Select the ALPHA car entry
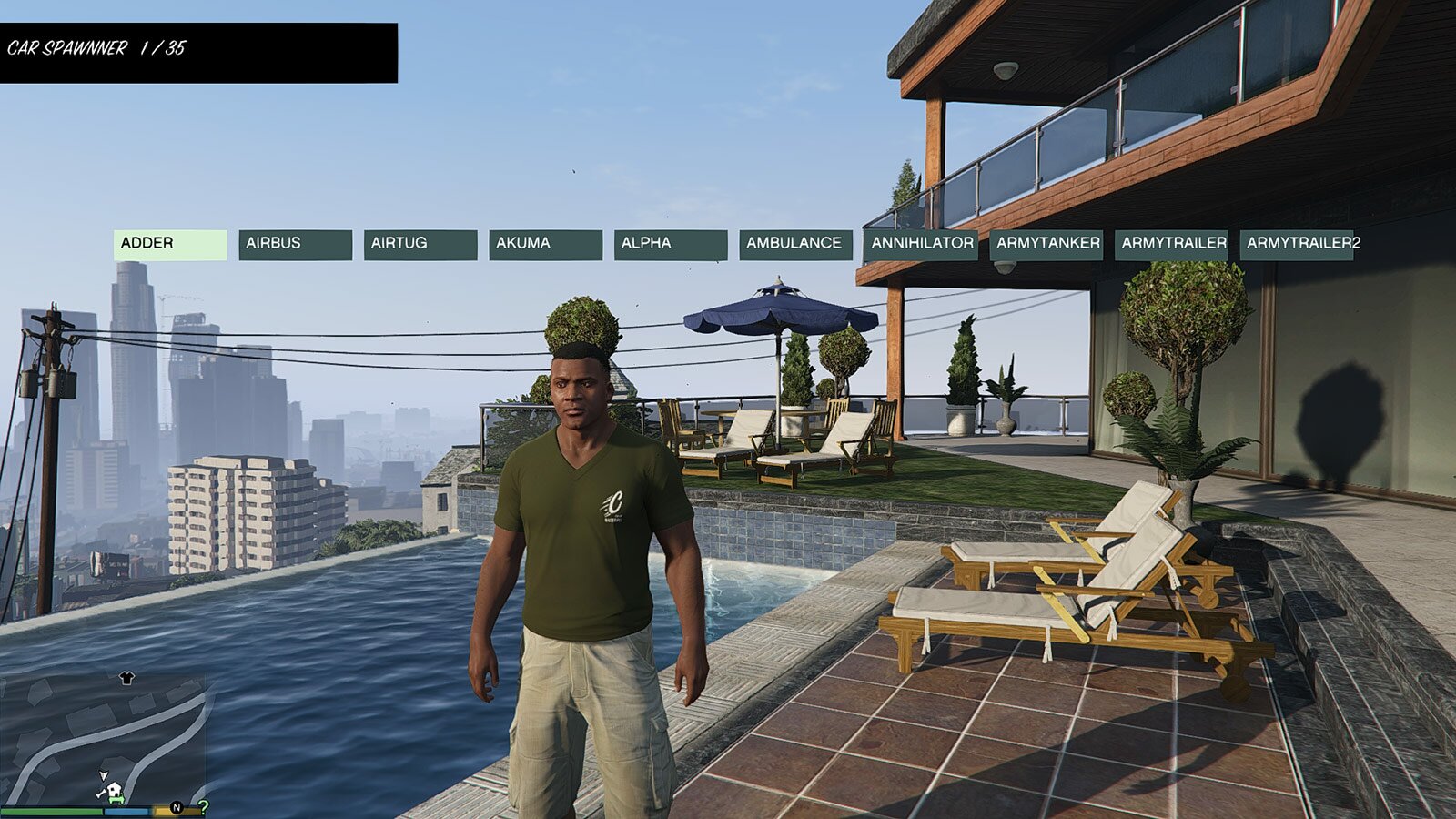 click(670, 244)
